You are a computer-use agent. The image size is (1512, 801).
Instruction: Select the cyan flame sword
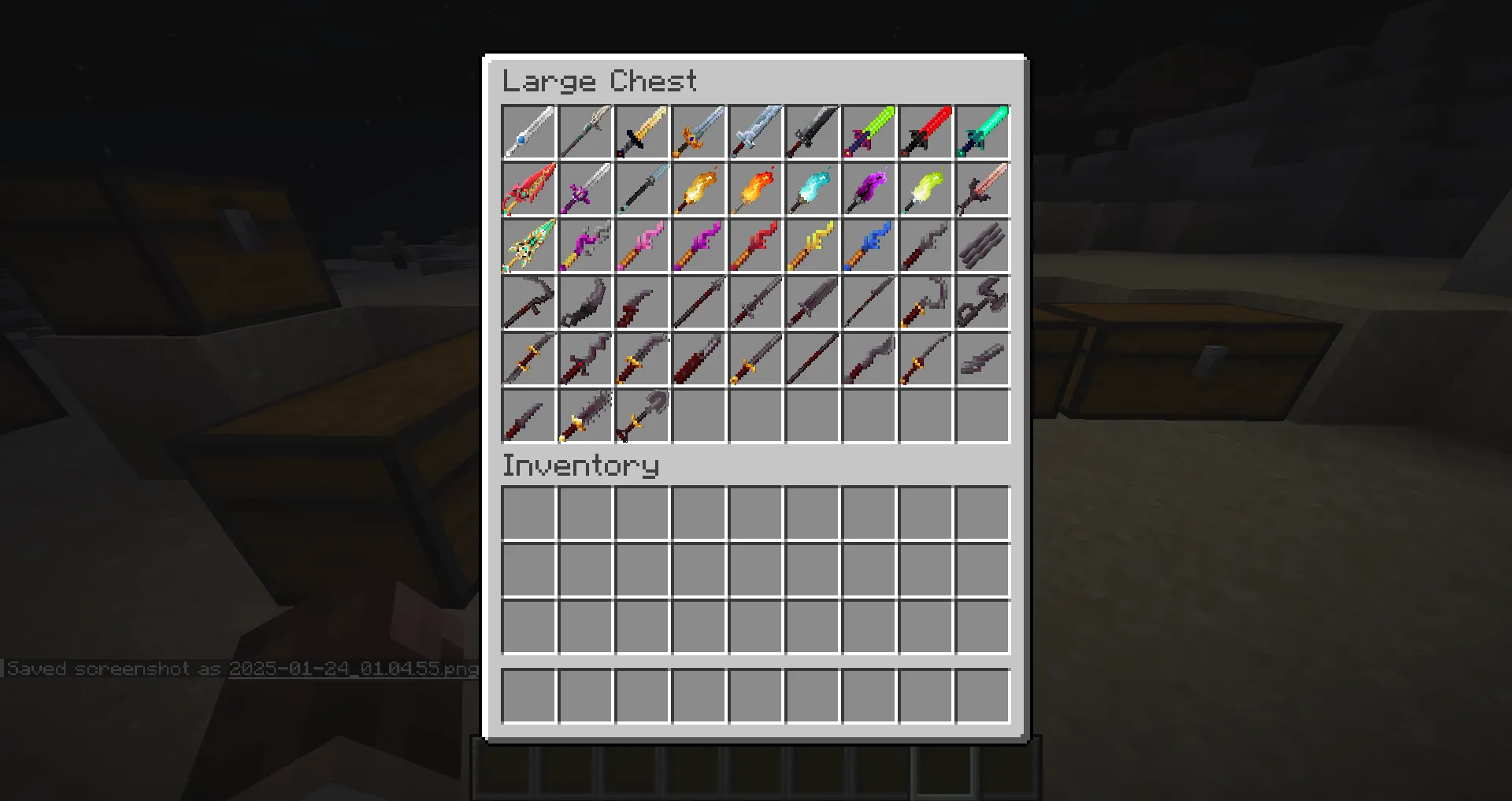pyautogui.click(x=812, y=188)
